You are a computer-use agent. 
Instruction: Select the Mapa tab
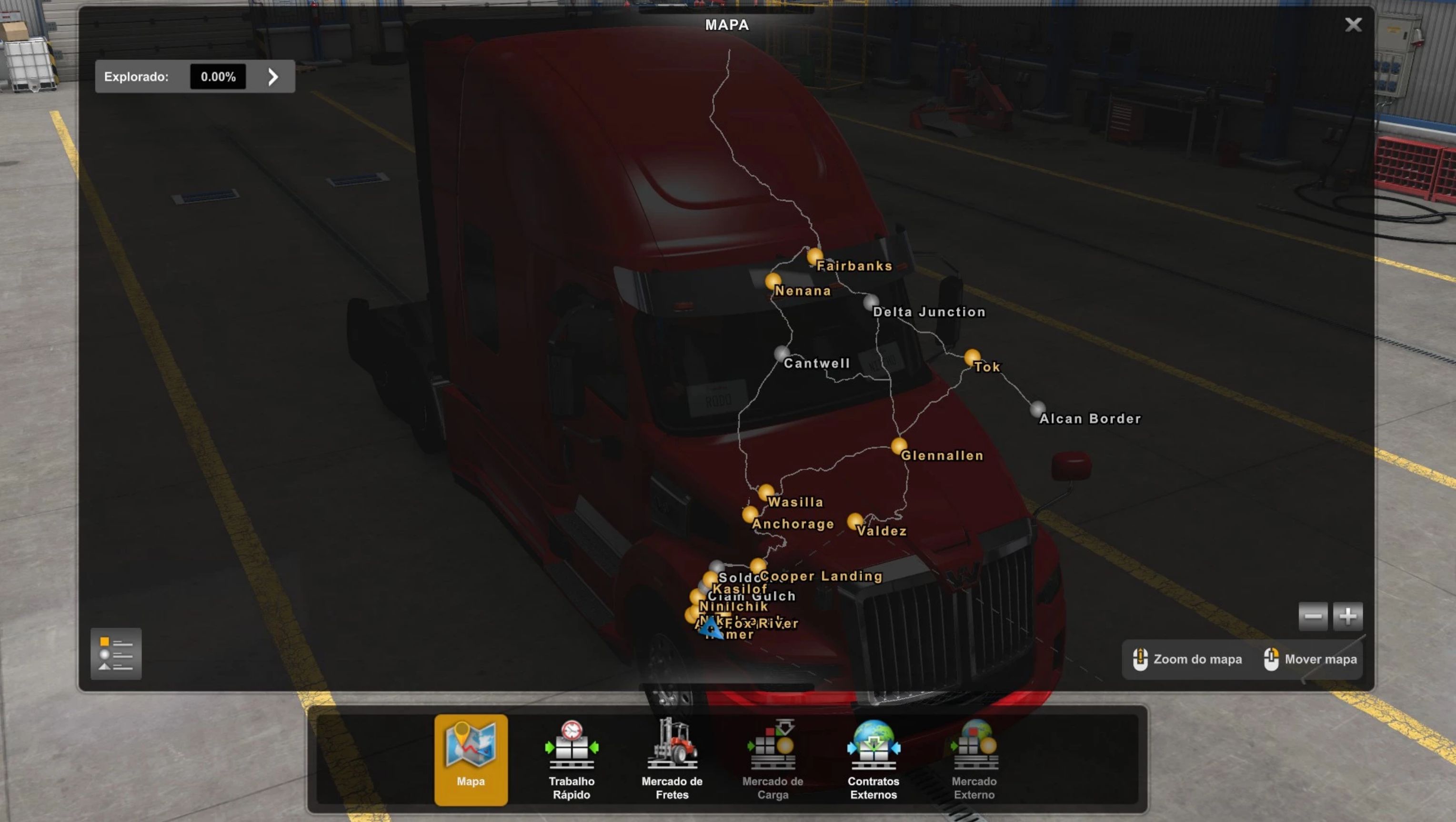[x=470, y=759]
